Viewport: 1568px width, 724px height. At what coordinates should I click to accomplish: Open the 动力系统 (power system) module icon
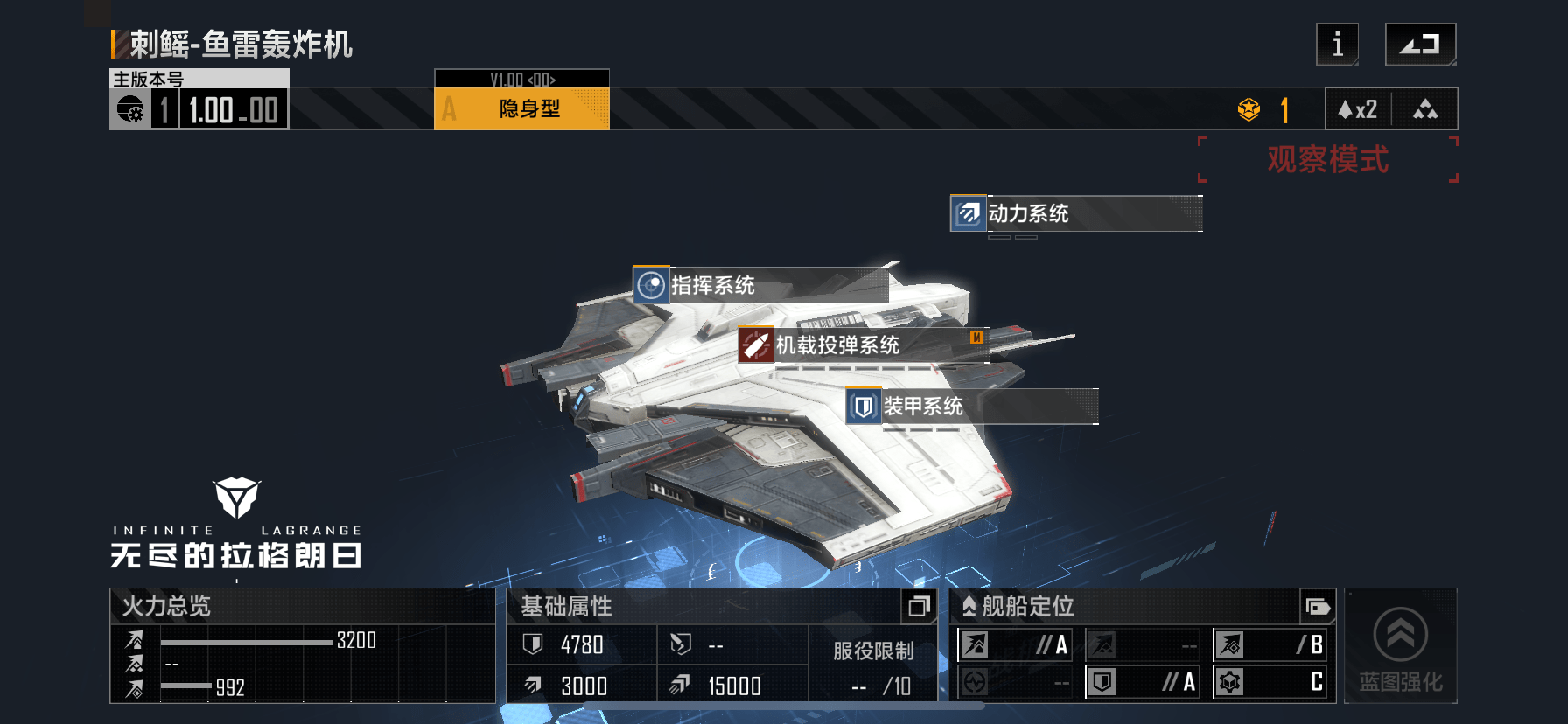click(968, 212)
